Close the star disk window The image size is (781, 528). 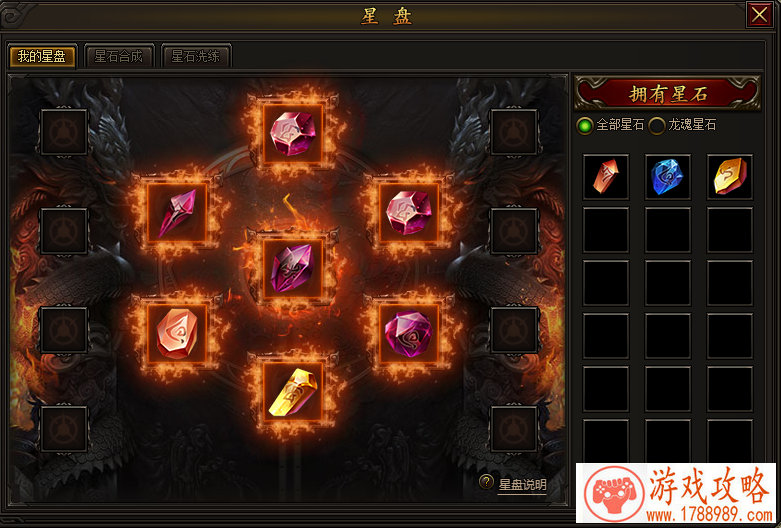point(758,15)
